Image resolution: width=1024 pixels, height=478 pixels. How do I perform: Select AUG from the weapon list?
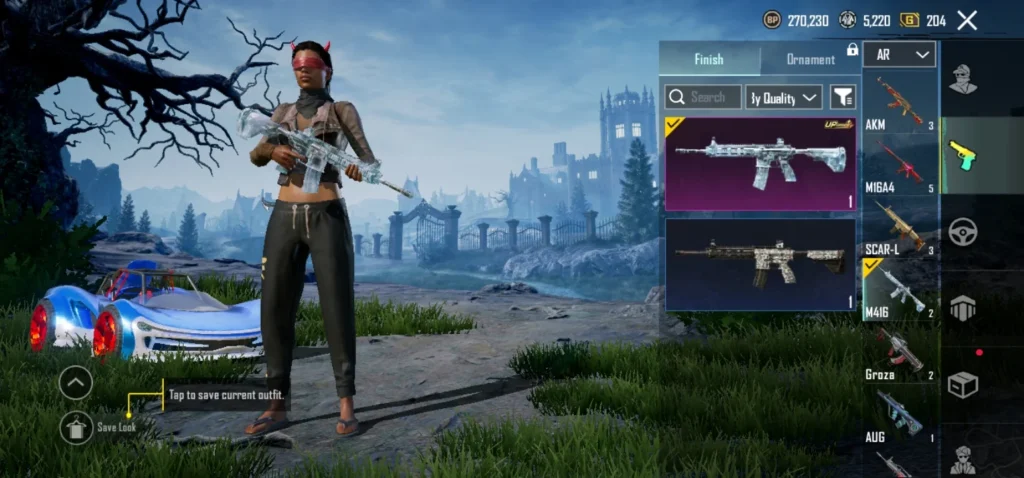click(x=900, y=415)
